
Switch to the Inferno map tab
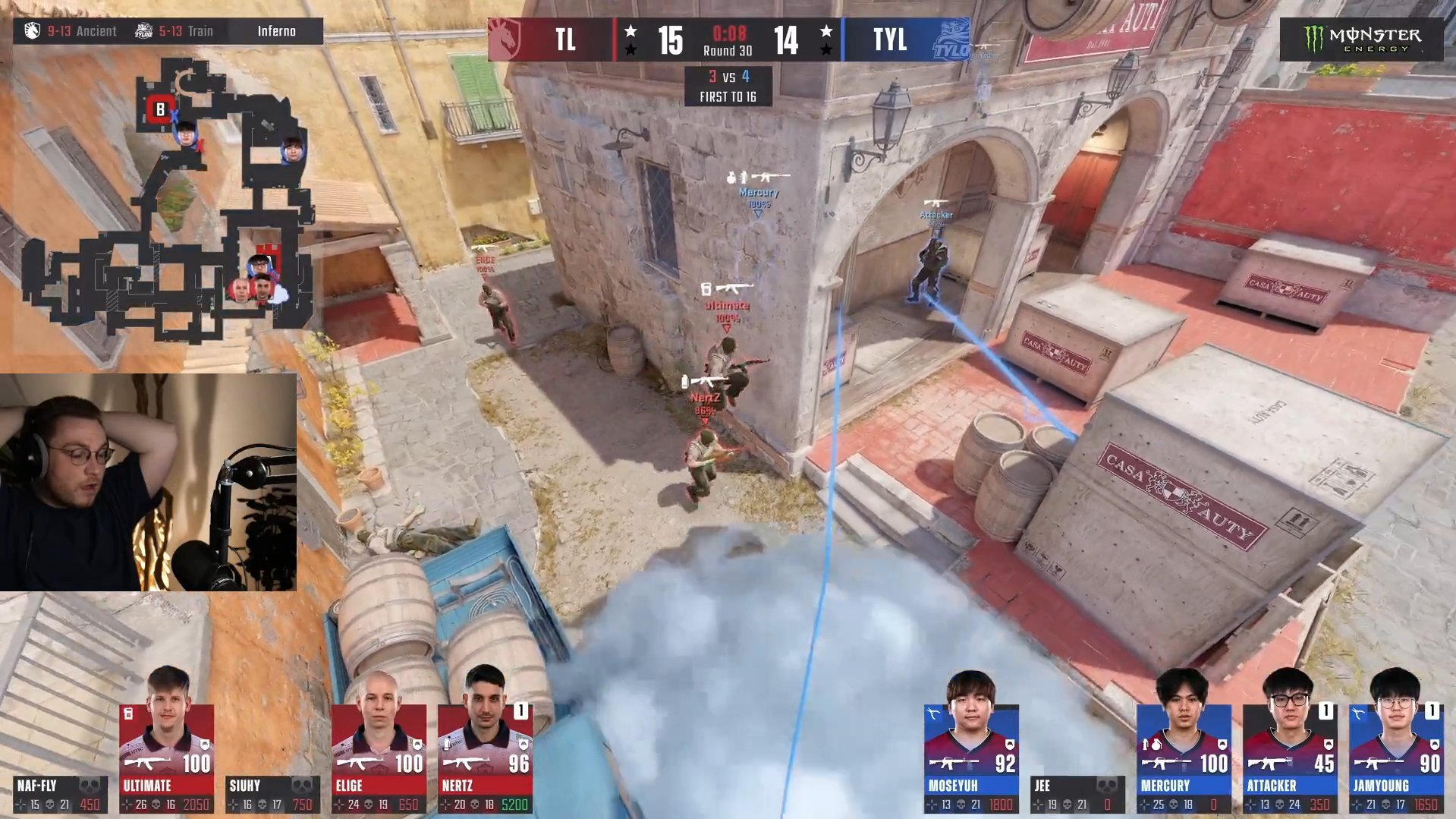coord(276,31)
